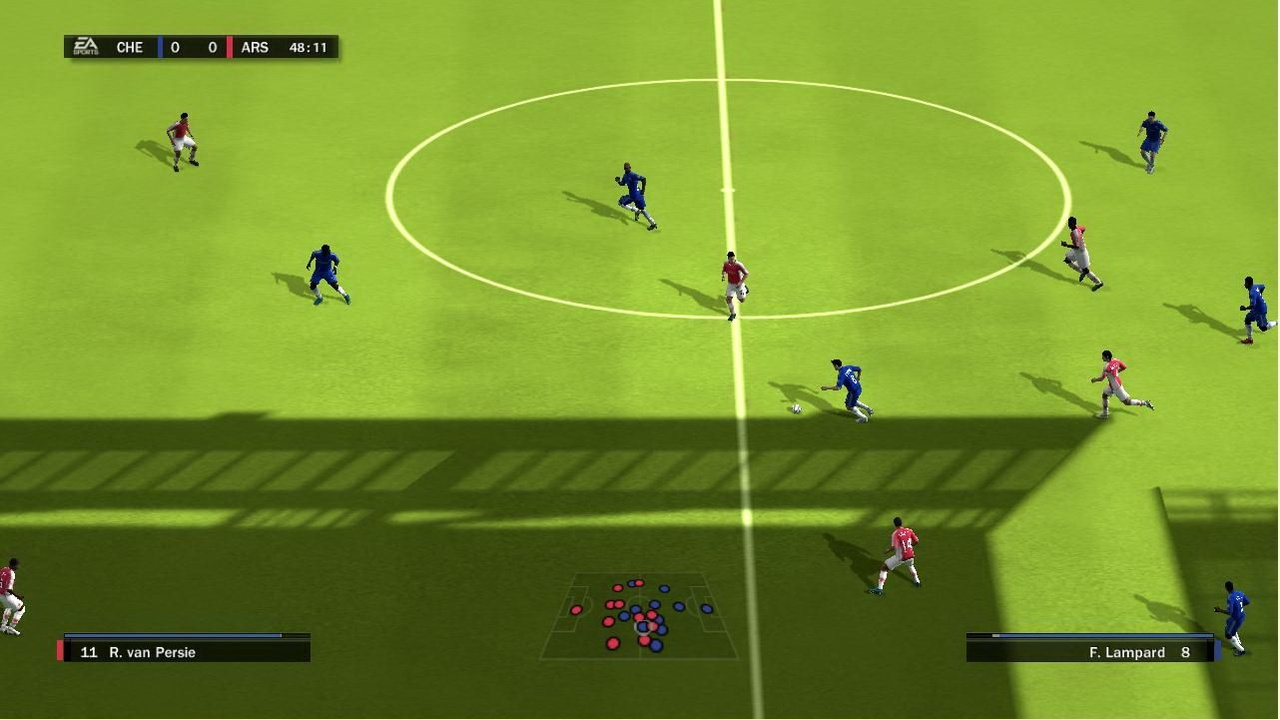Click the blue Chelsea color bar on scoreboard
The width and height of the screenshot is (1280, 720).
[159, 47]
